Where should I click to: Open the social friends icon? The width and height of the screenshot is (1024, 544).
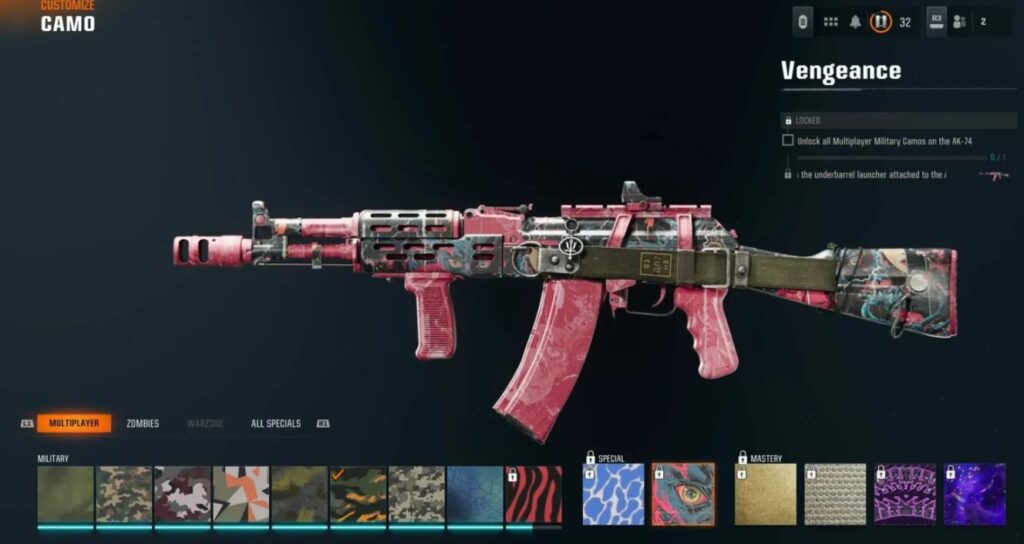(960, 21)
